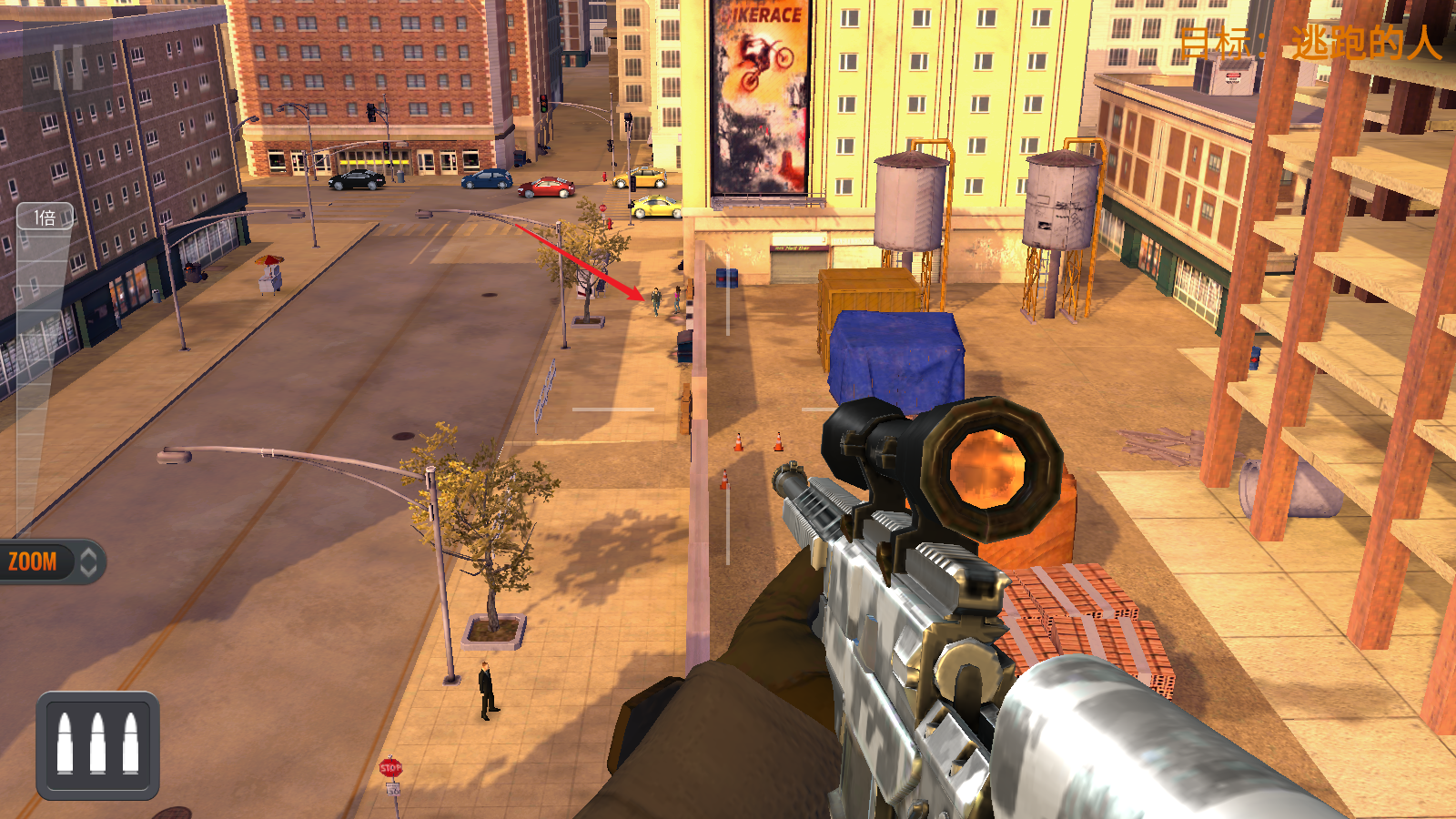Select the 1倍 zoom level handle
This screenshot has height=819, width=1456.
coord(45,217)
